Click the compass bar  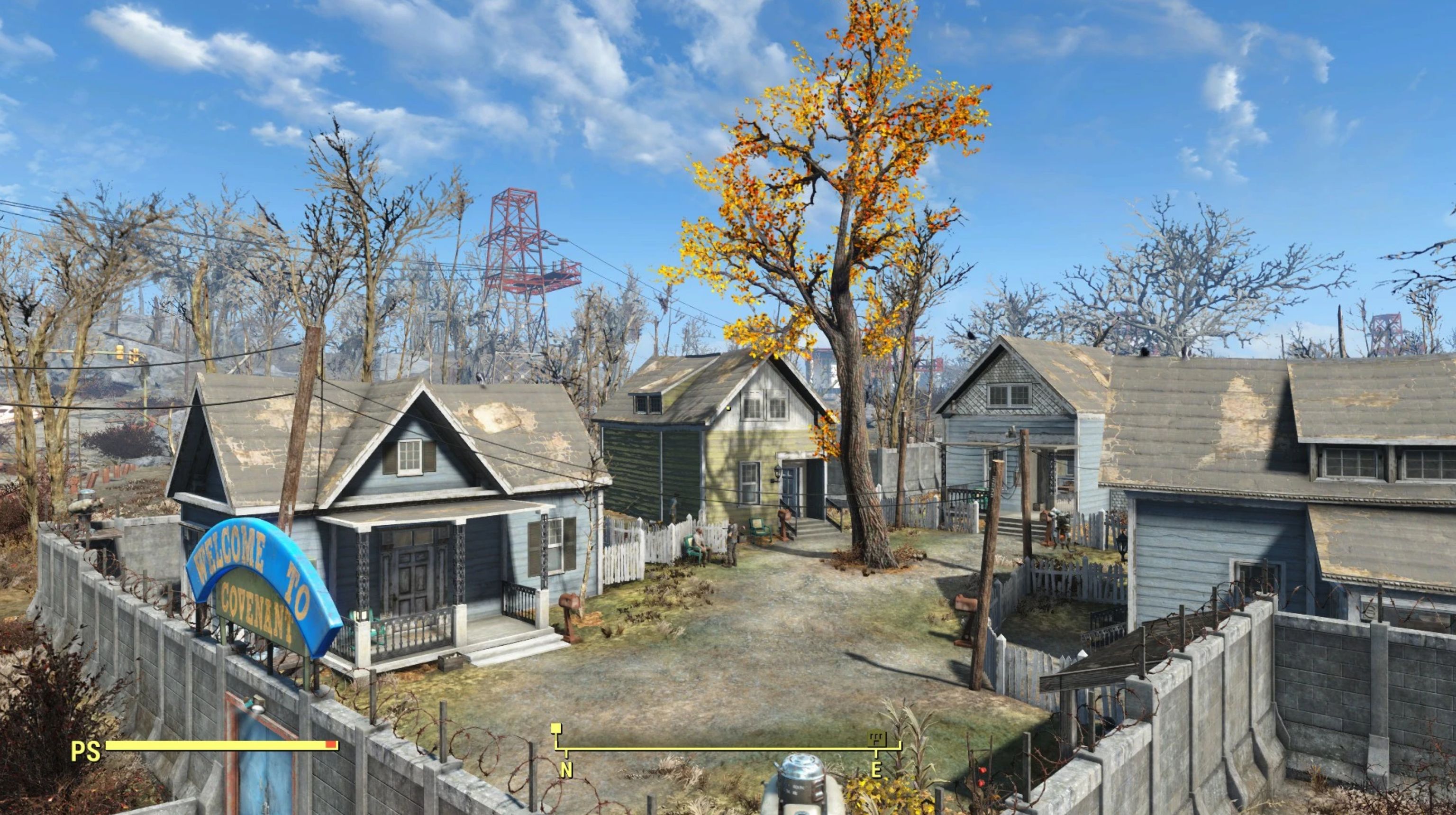click(728, 749)
